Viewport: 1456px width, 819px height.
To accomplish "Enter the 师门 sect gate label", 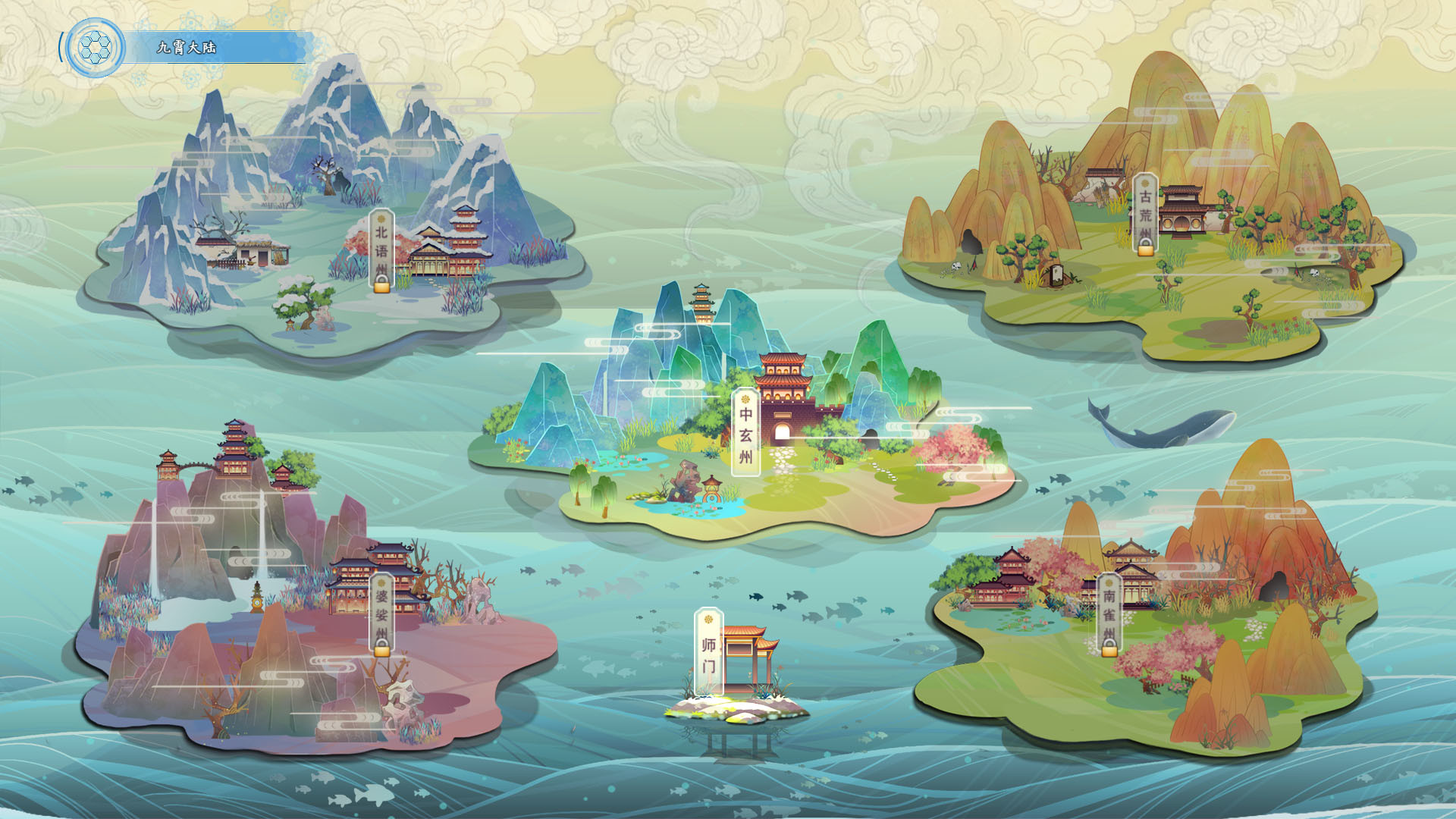I will click(709, 652).
